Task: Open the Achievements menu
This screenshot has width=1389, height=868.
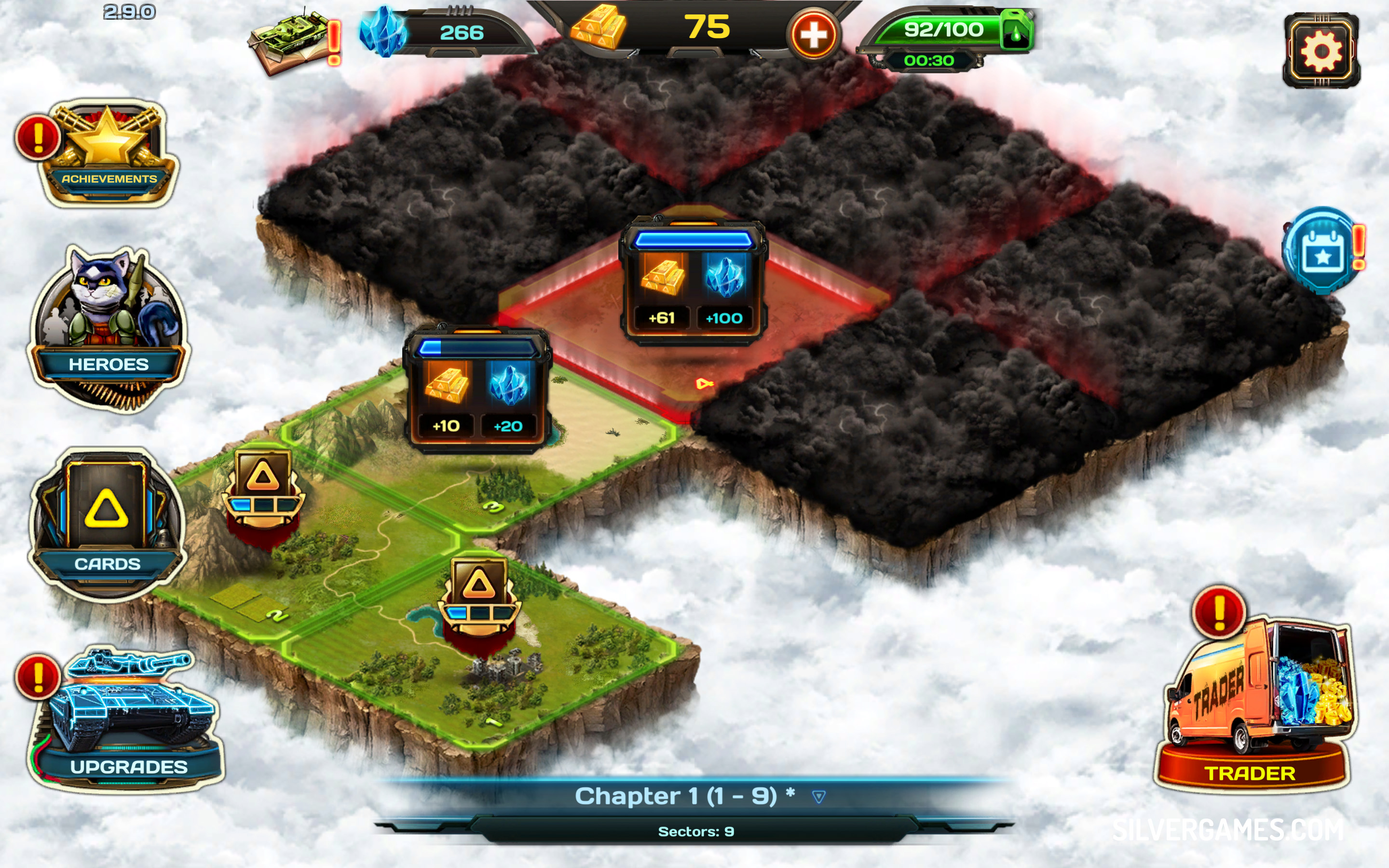Action: click(x=108, y=153)
